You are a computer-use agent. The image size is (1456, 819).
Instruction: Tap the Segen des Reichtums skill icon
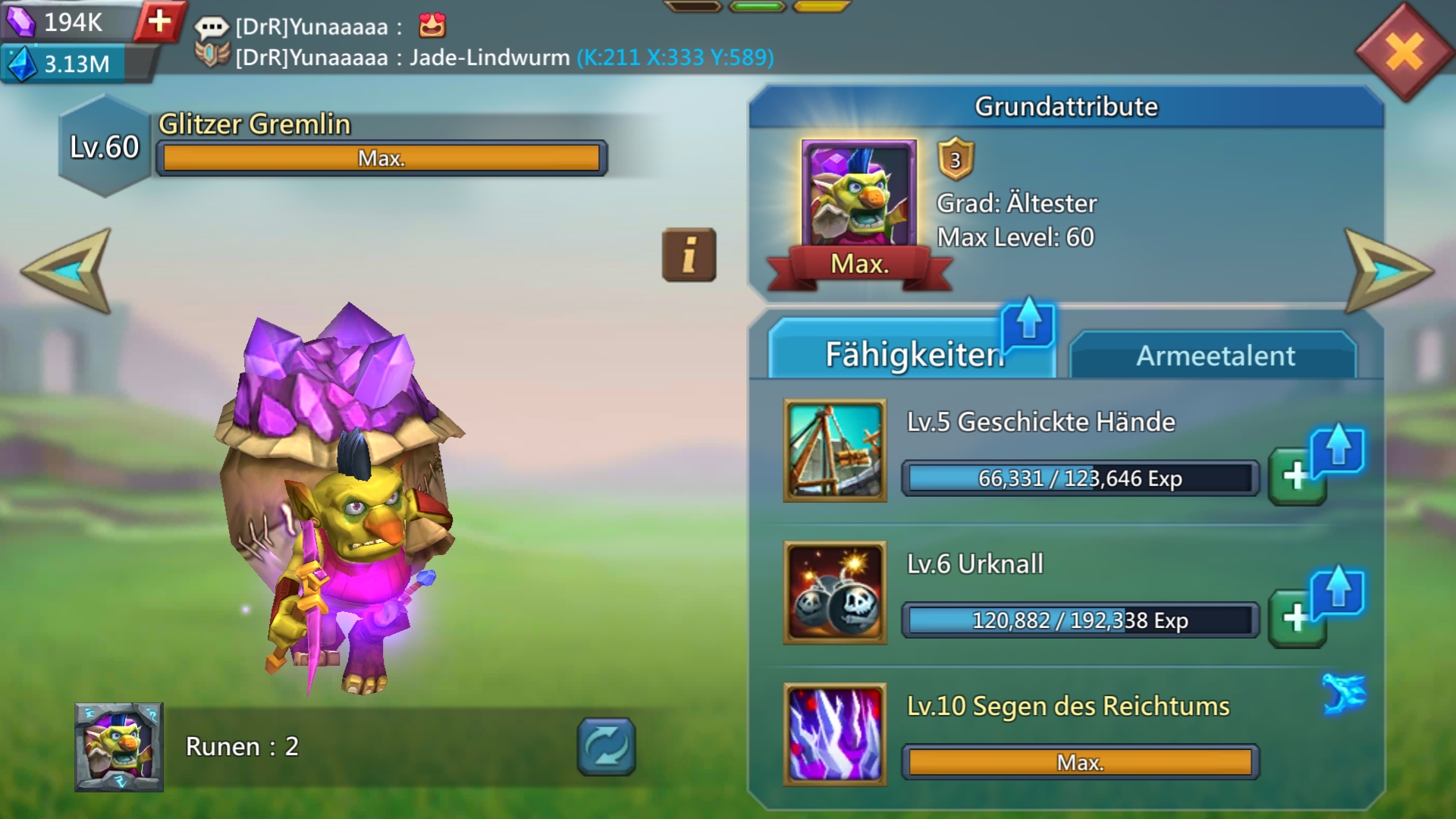coord(835,734)
